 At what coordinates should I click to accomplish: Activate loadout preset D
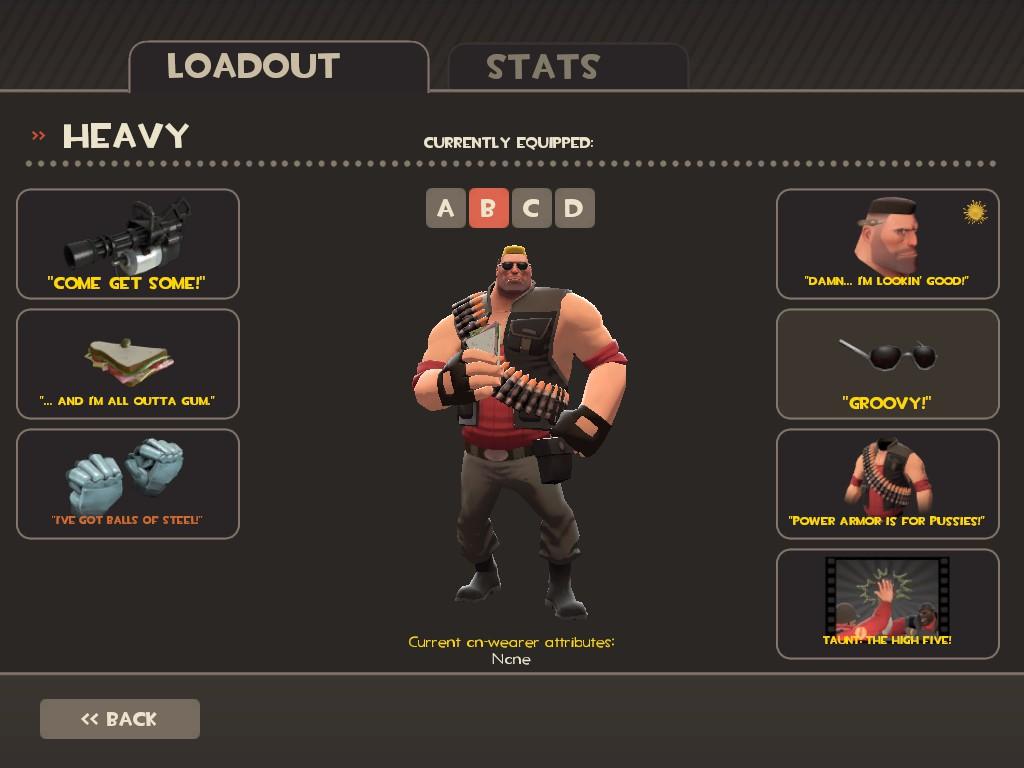click(x=574, y=208)
